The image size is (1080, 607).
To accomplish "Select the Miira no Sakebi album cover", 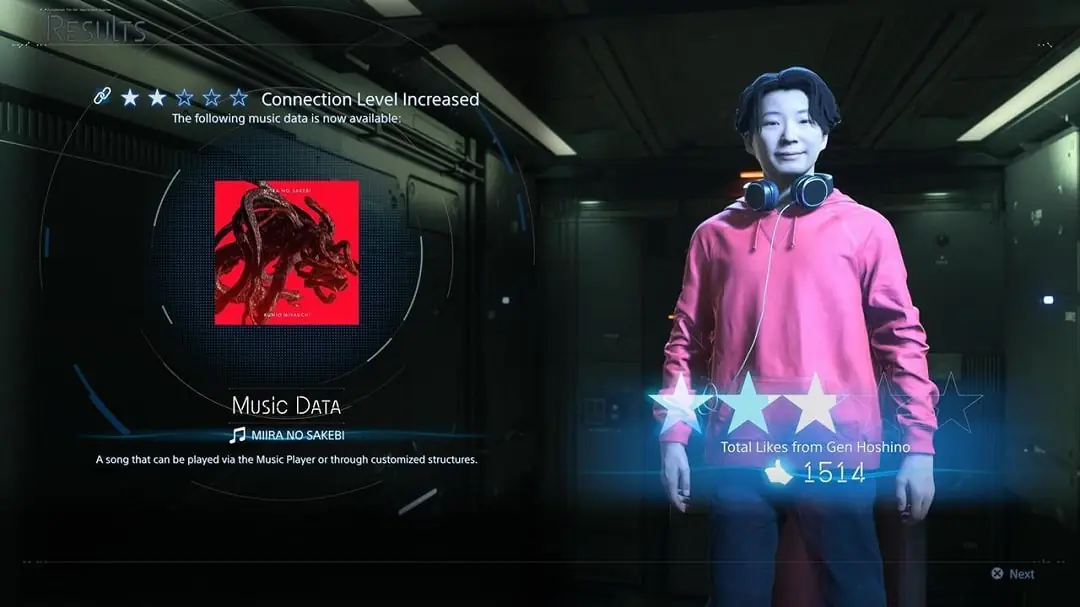I will [x=287, y=252].
